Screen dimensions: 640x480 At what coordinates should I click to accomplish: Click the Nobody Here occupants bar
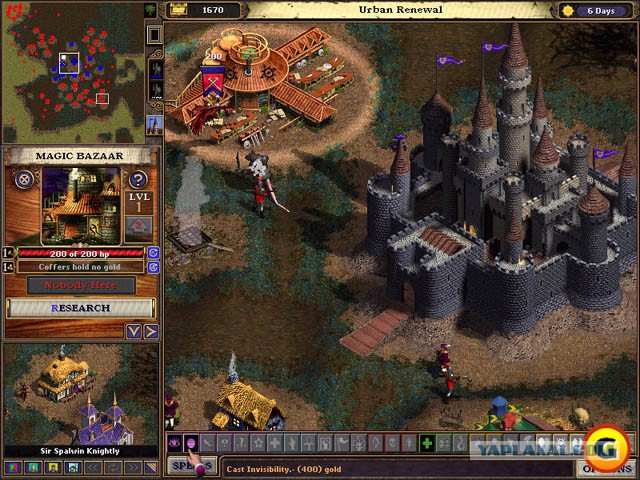80,285
